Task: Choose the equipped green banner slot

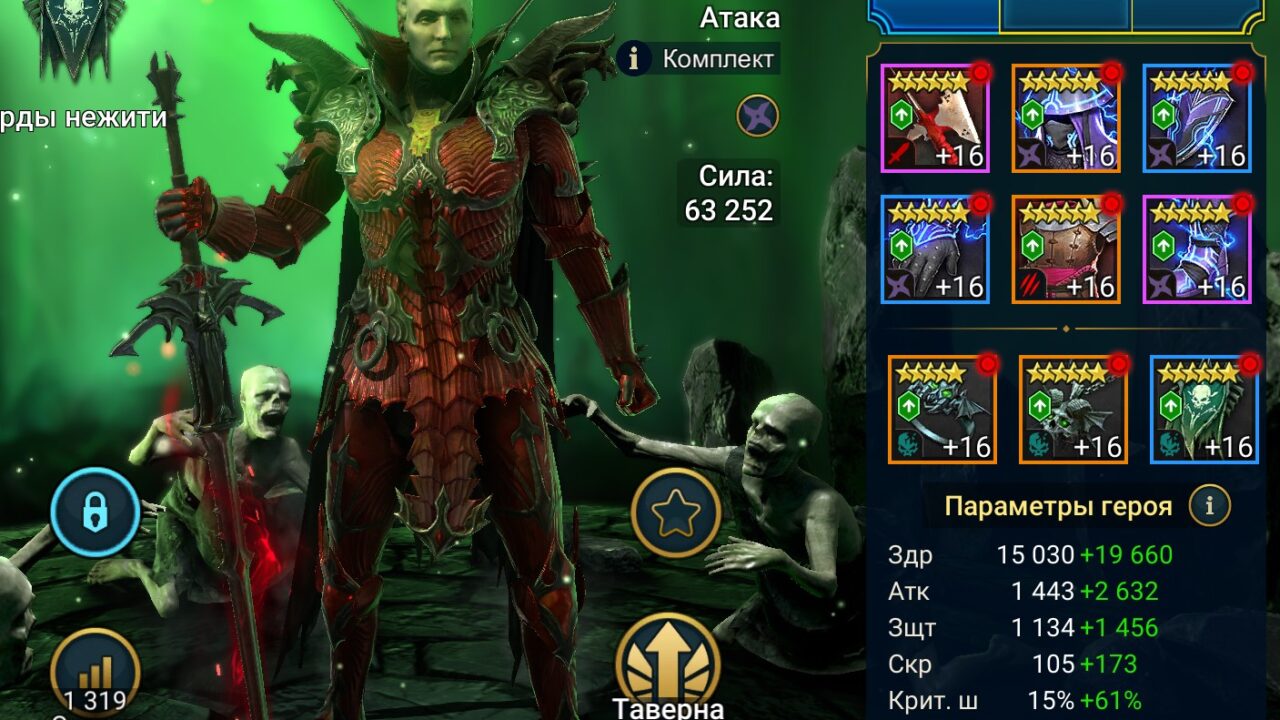Action: coord(1204,409)
